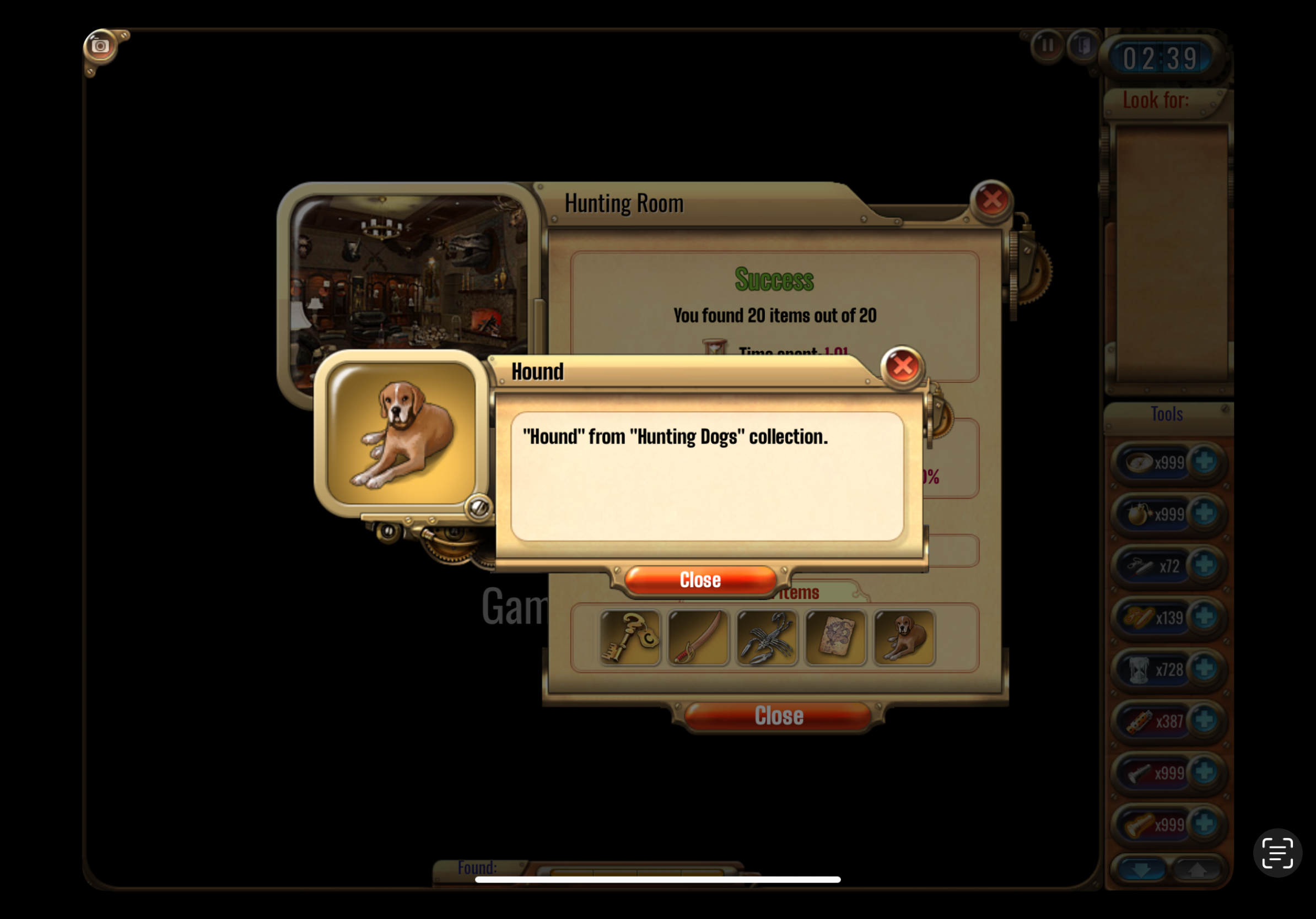Click the door exit icon beside pause

pos(1082,45)
